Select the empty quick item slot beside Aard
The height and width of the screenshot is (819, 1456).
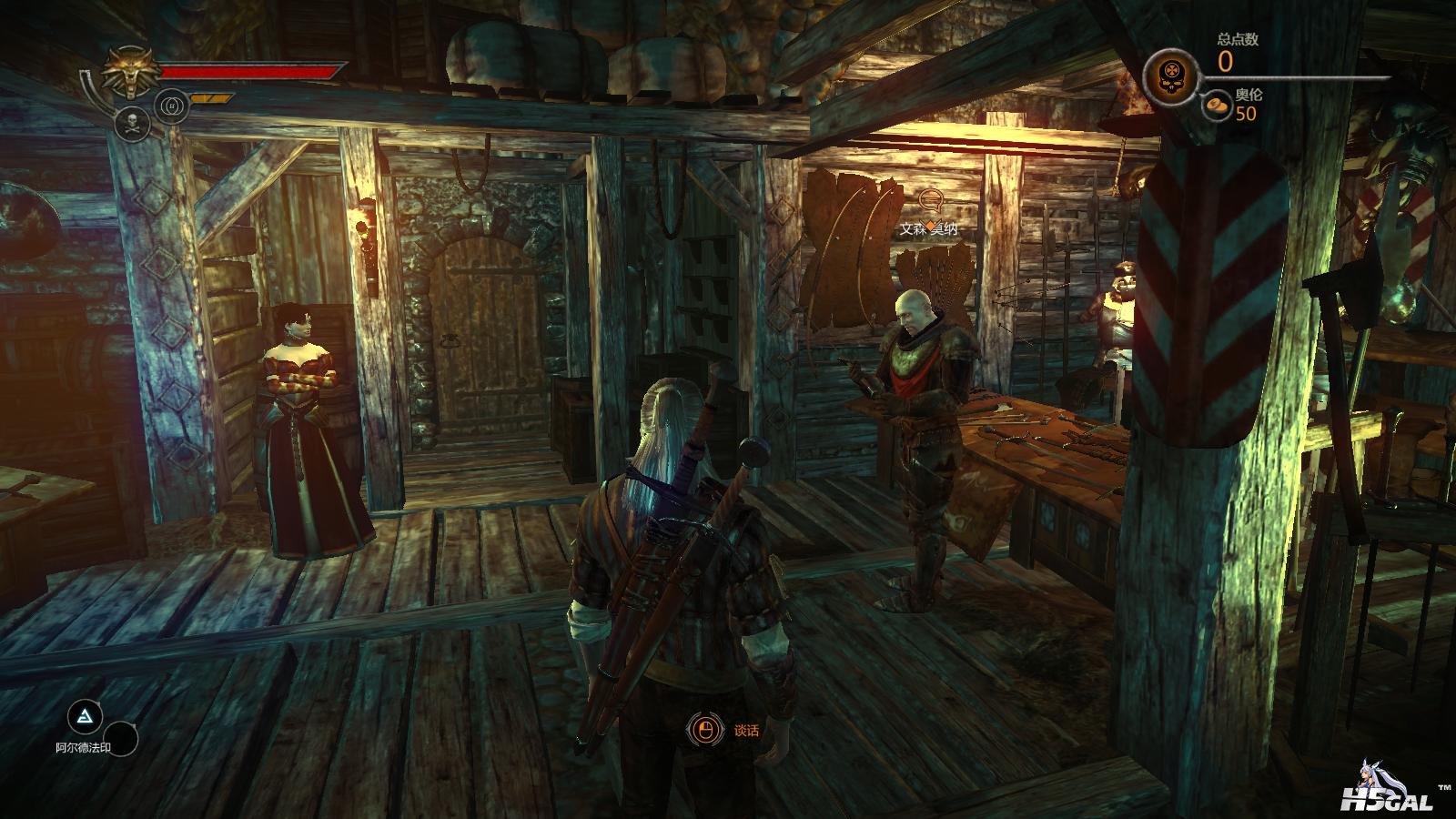coord(120,739)
